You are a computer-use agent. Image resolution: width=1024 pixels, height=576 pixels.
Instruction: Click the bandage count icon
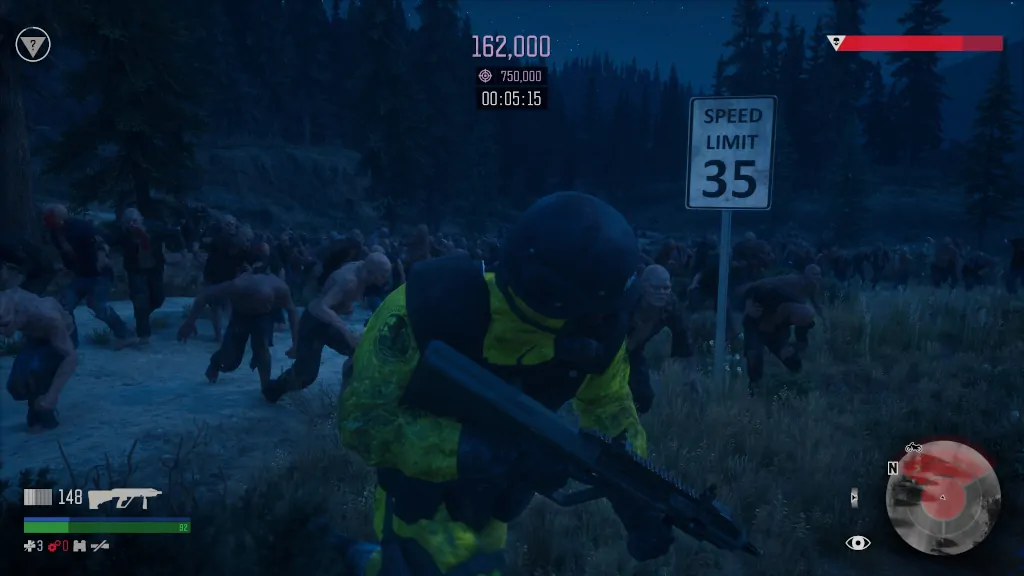pyautogui.click(x=30, y=546)
